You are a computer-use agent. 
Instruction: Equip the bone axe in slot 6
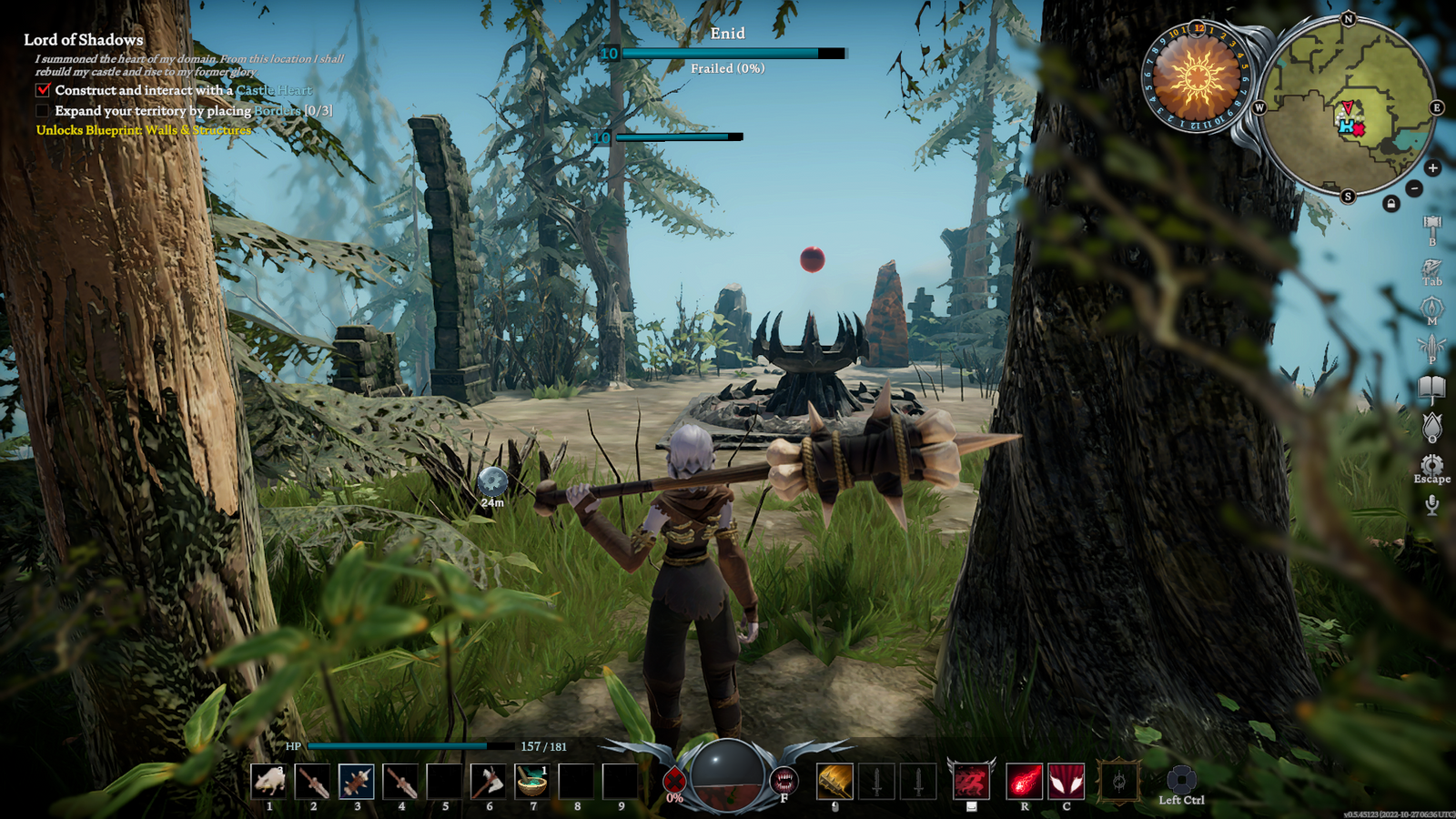click(x=489, y=781)
